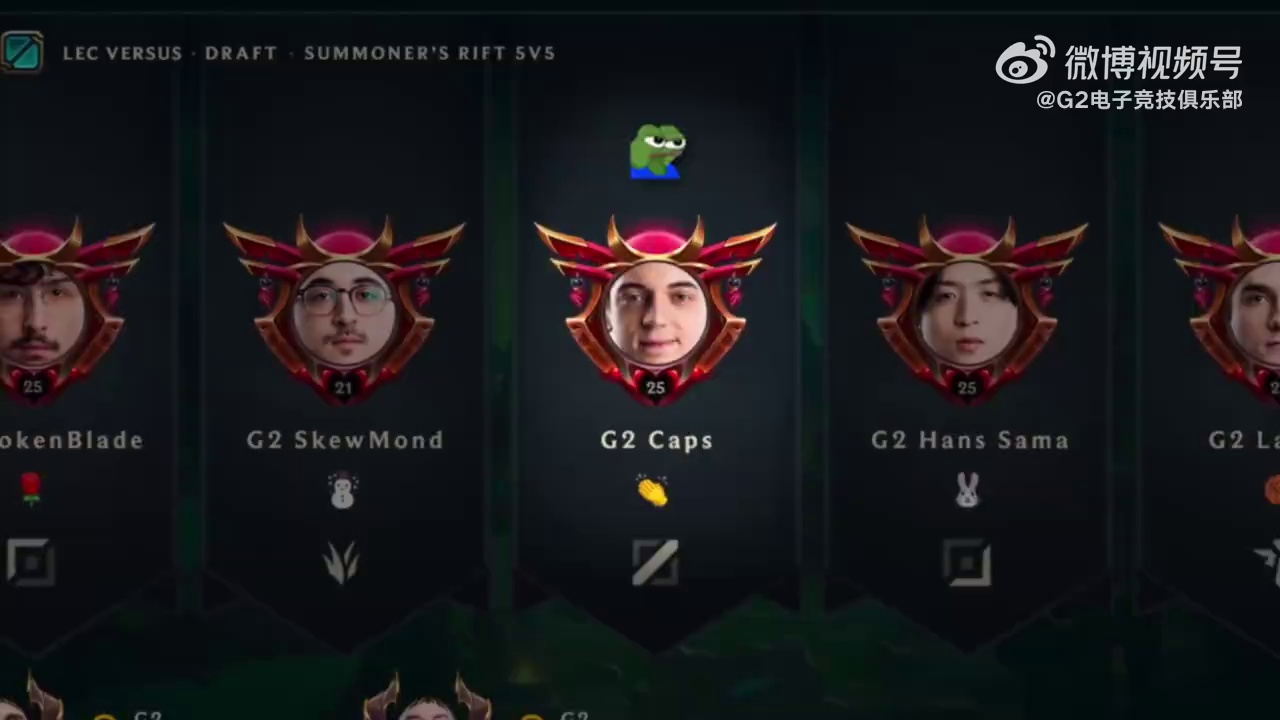This screenshot has height=720, width=1280.
Task: Click the G2 SkewMond name label
Action: tap(345, 440)
